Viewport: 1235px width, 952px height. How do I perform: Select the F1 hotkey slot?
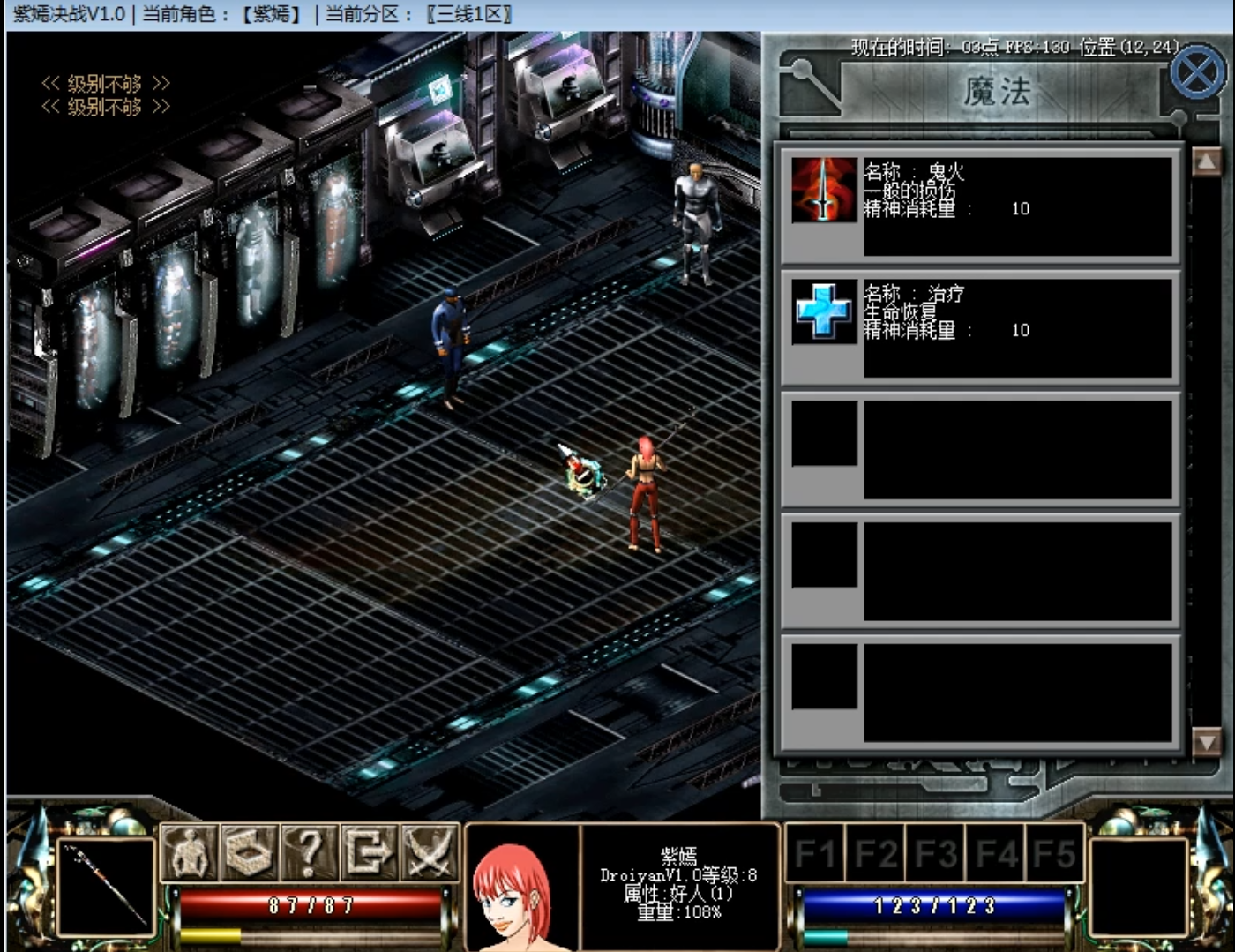(813, 854)
